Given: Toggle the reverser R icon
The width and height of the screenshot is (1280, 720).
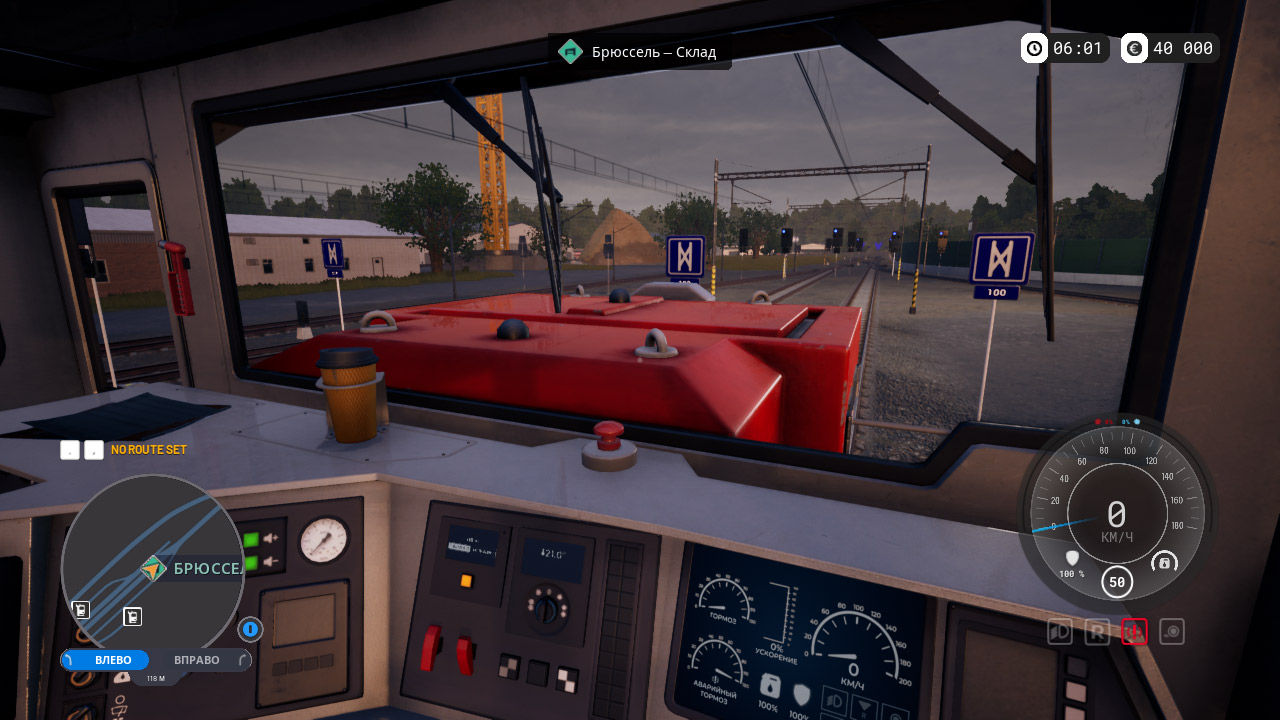Looking at the screenshot, I should pyautogui.click(x=1097, y=632).
